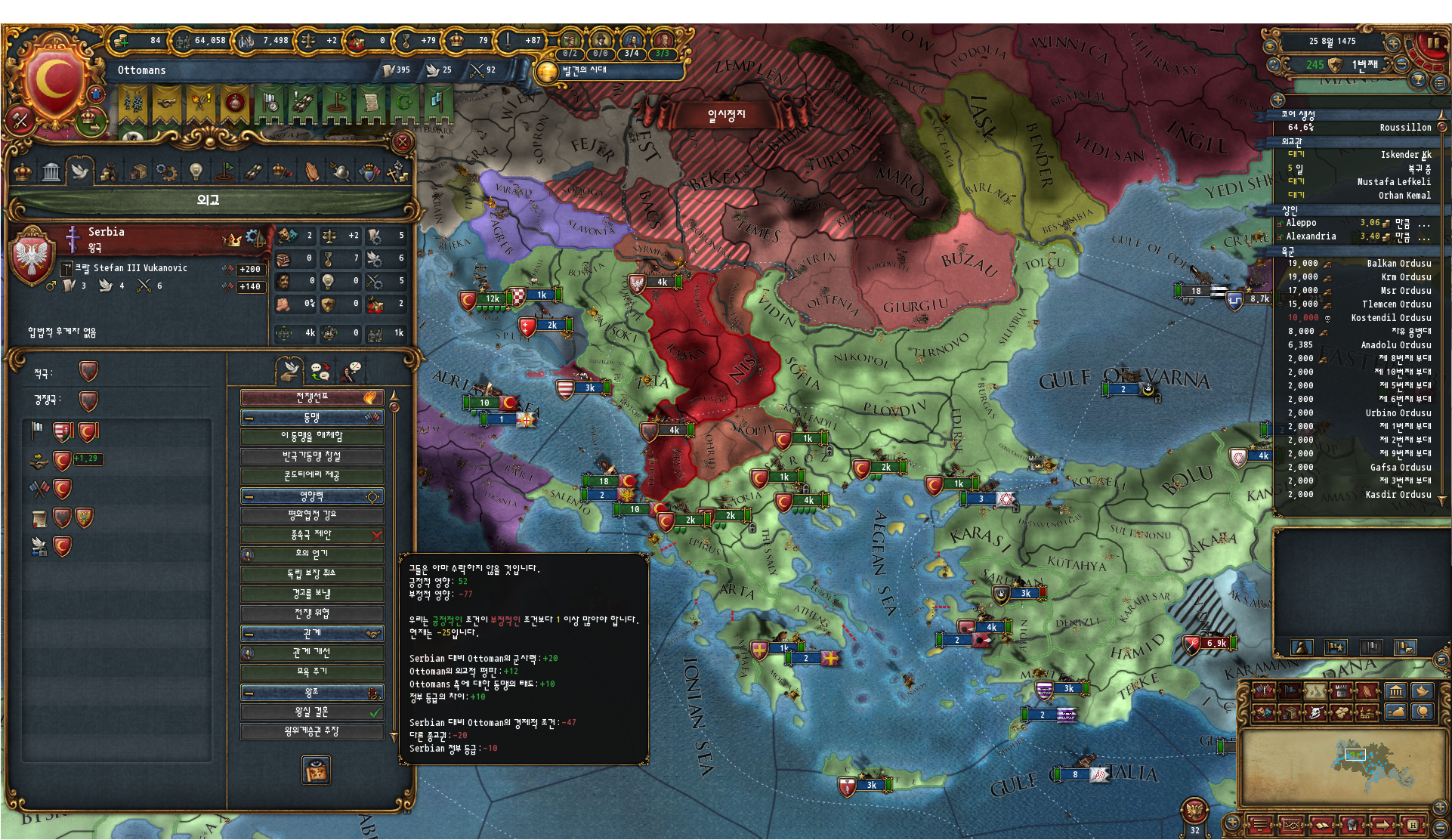Click the 경고를 보냄 send warning button
This screenshot has height=840, width=1452.
[312, 594]
